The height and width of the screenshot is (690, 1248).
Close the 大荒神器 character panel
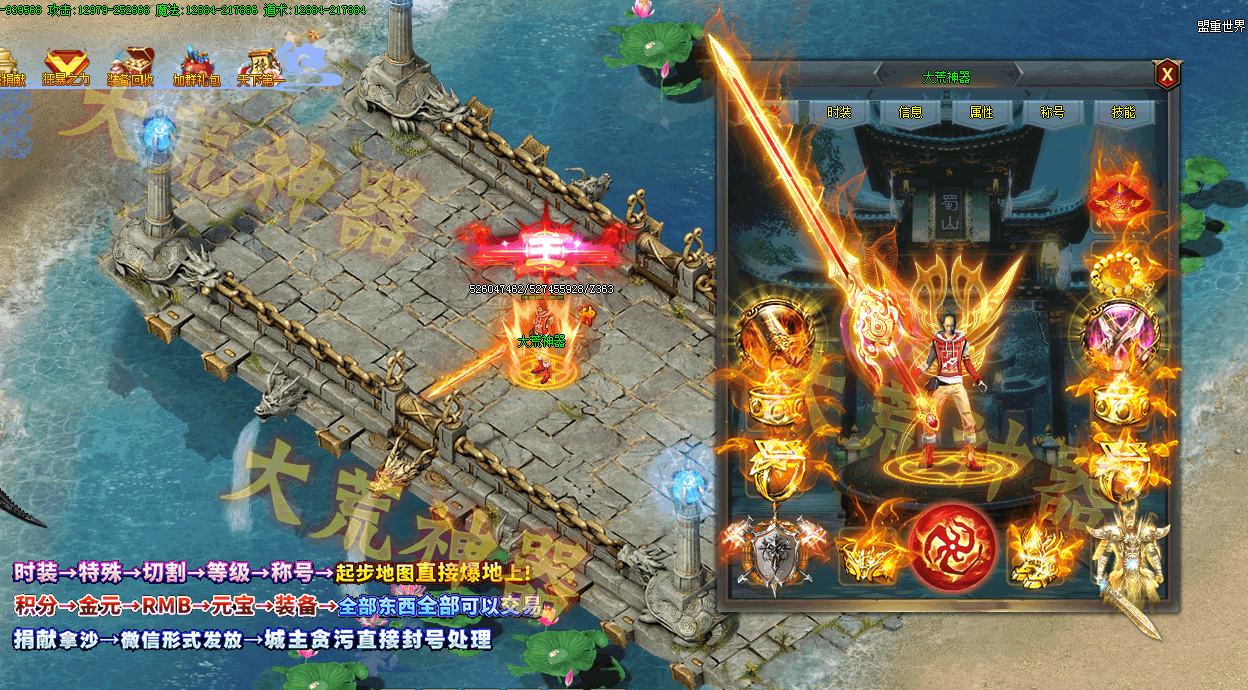[1165, 75]
